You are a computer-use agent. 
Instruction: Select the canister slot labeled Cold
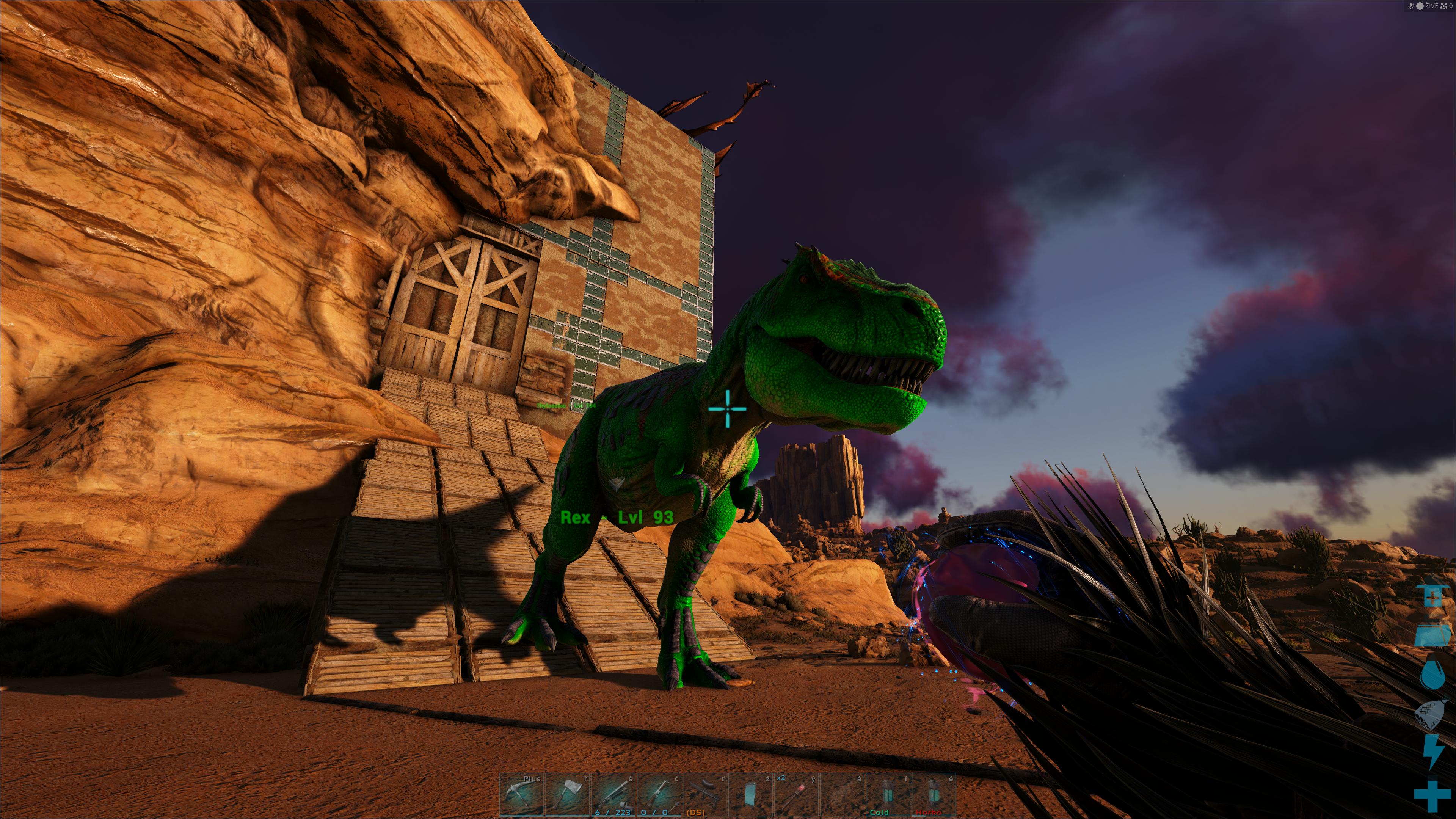coord(887,794)
